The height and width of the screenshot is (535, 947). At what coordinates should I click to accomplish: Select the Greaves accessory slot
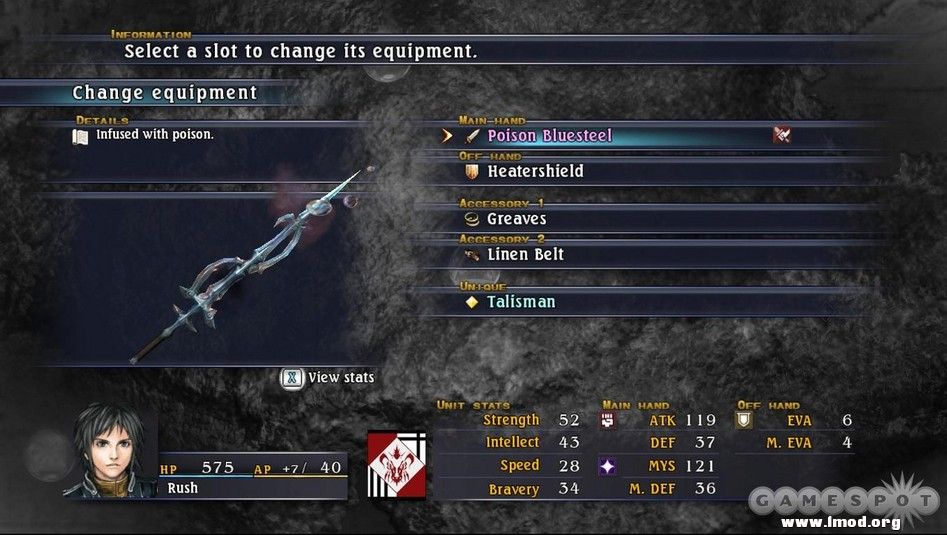516,219
